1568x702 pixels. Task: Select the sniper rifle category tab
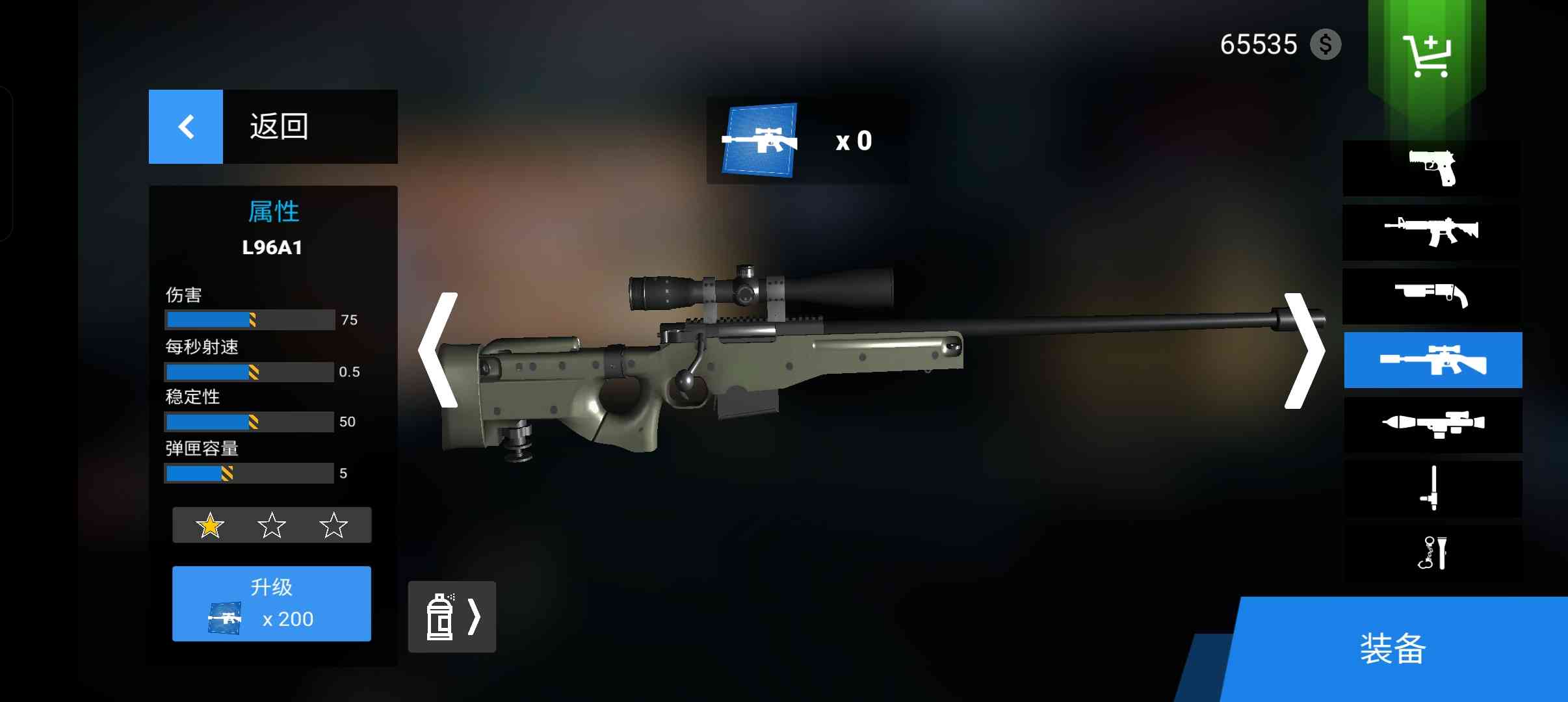pyautogui.click(x=1433, y=360)
